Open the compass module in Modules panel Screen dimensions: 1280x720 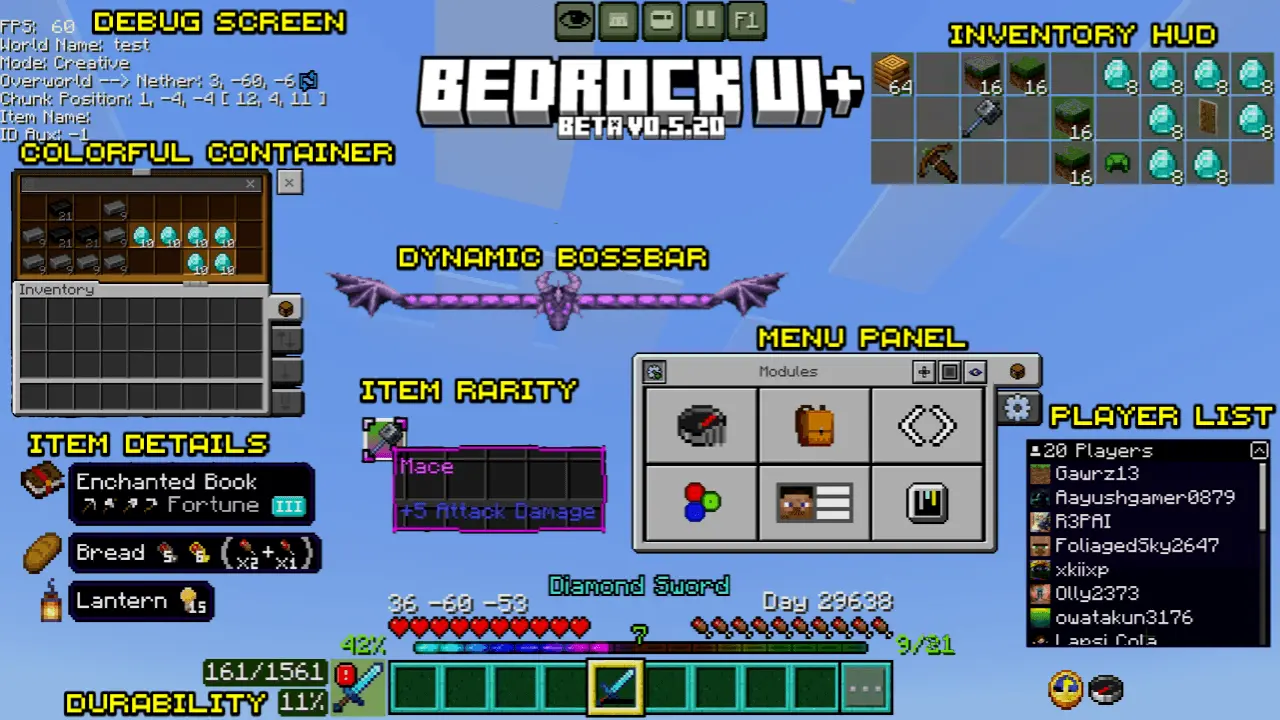700,425
